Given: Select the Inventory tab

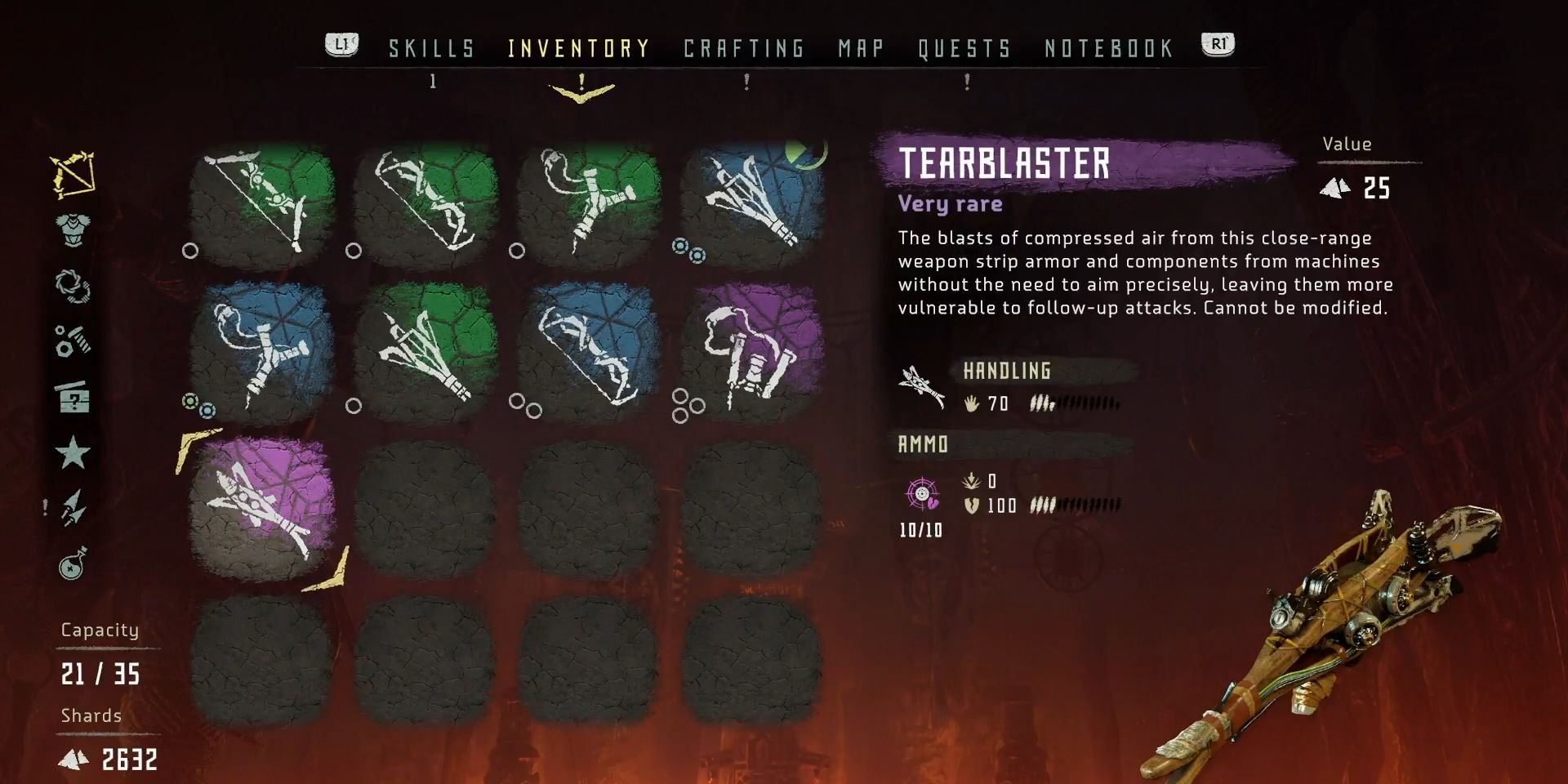Looking at the screenshot, I should click(578, 49).
